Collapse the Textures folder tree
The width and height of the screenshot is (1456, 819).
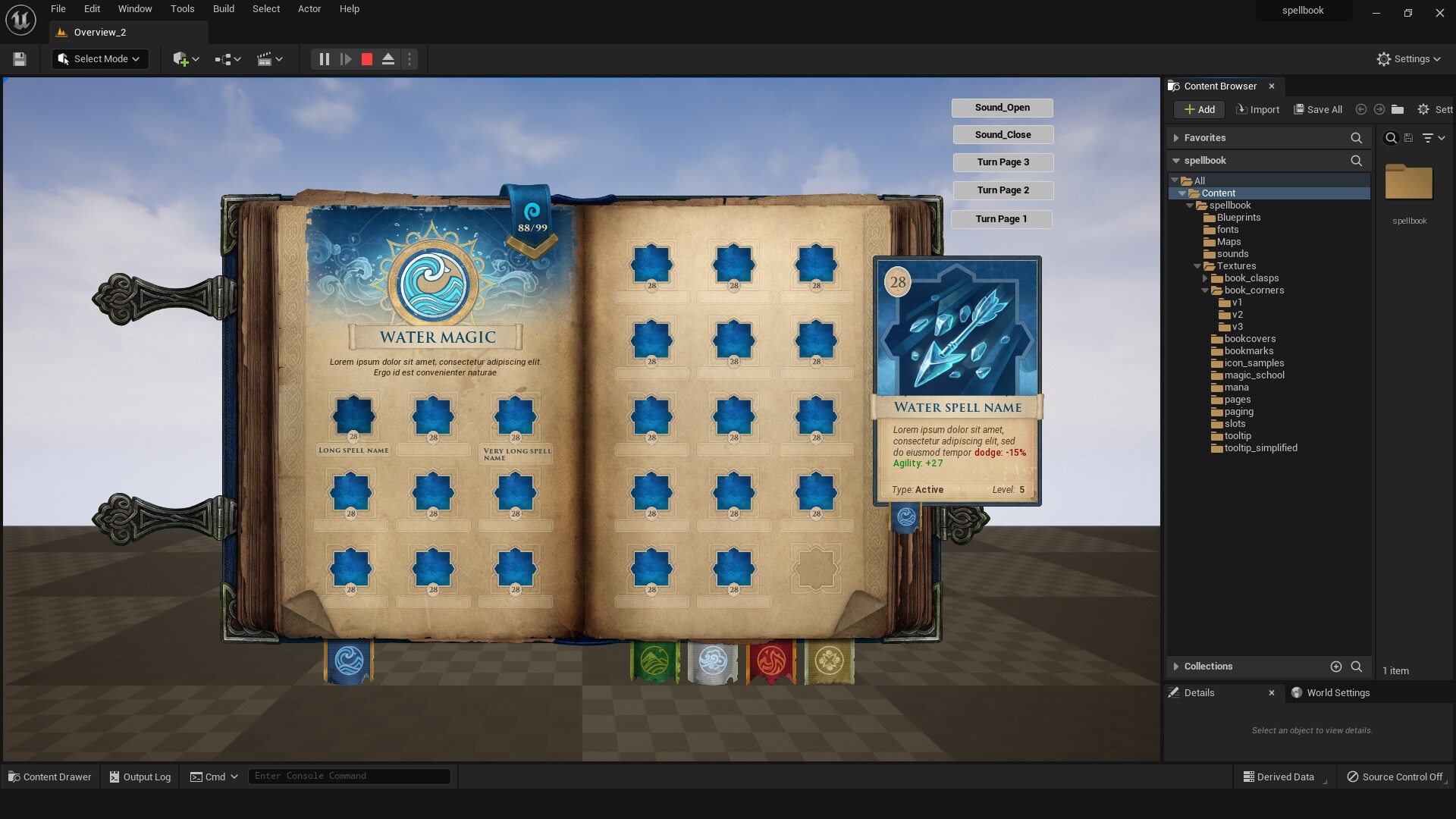point(1198,266)
